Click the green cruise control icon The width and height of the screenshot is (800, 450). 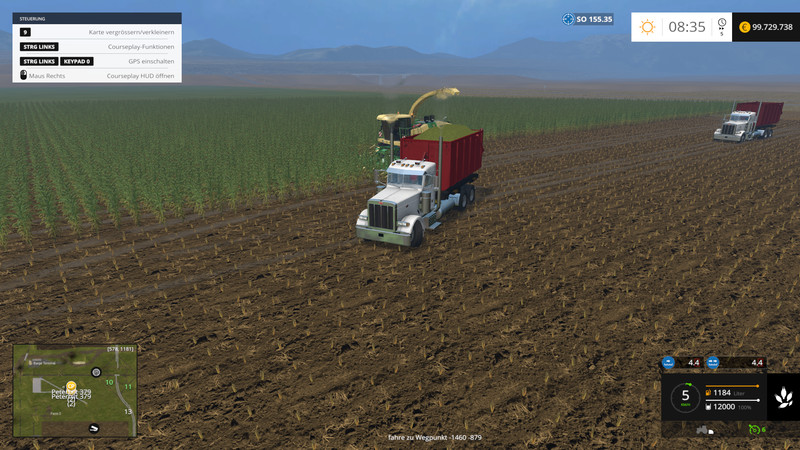754,430
